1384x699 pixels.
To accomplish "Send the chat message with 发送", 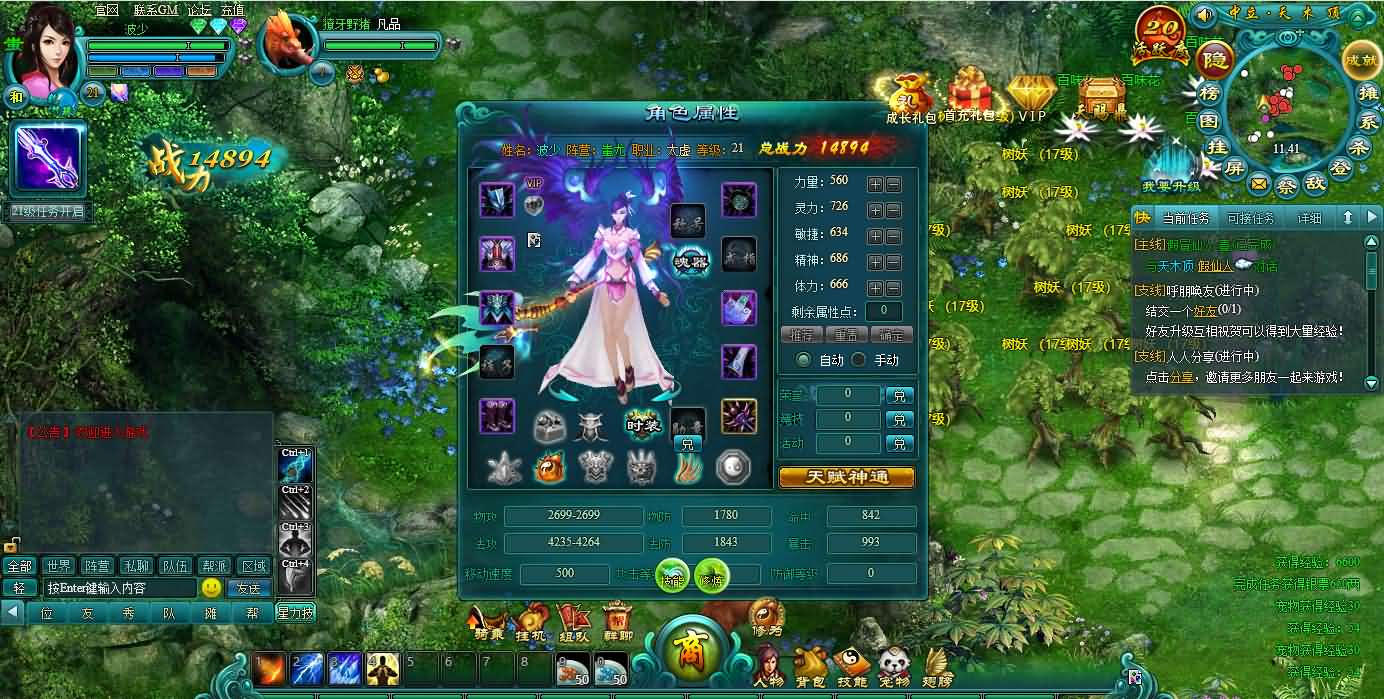I will [x=249, y=588].
